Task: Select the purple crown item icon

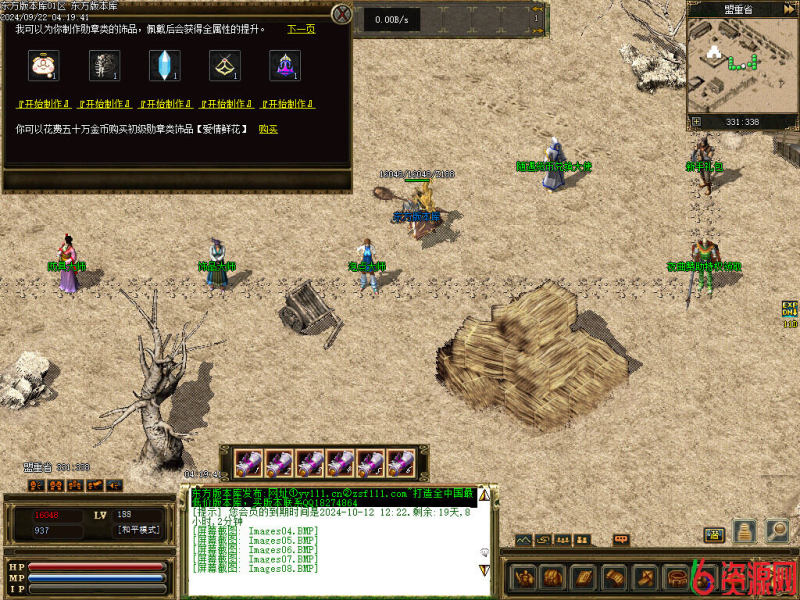Action: (284, 66)
